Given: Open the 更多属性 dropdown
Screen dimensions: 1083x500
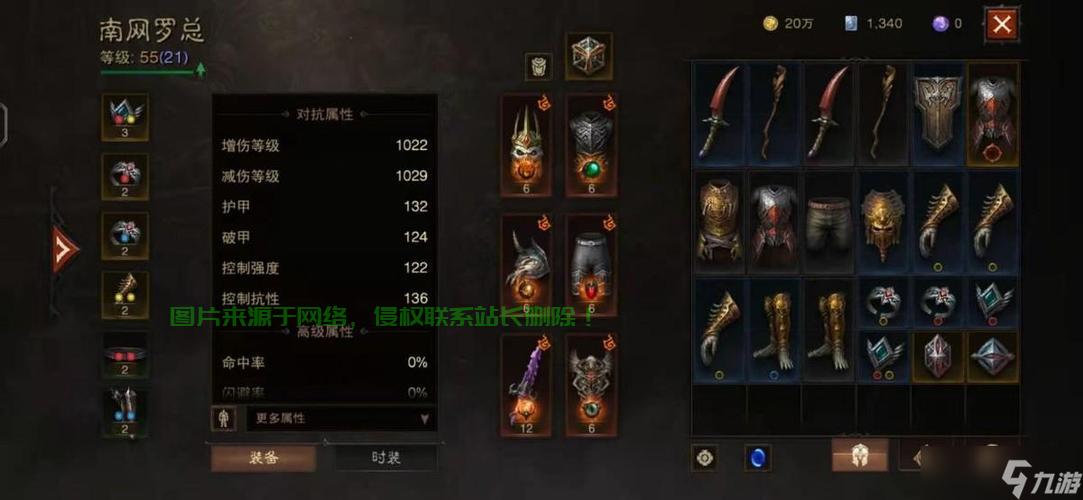Looking at the screenshot, I should coord(341,418).
